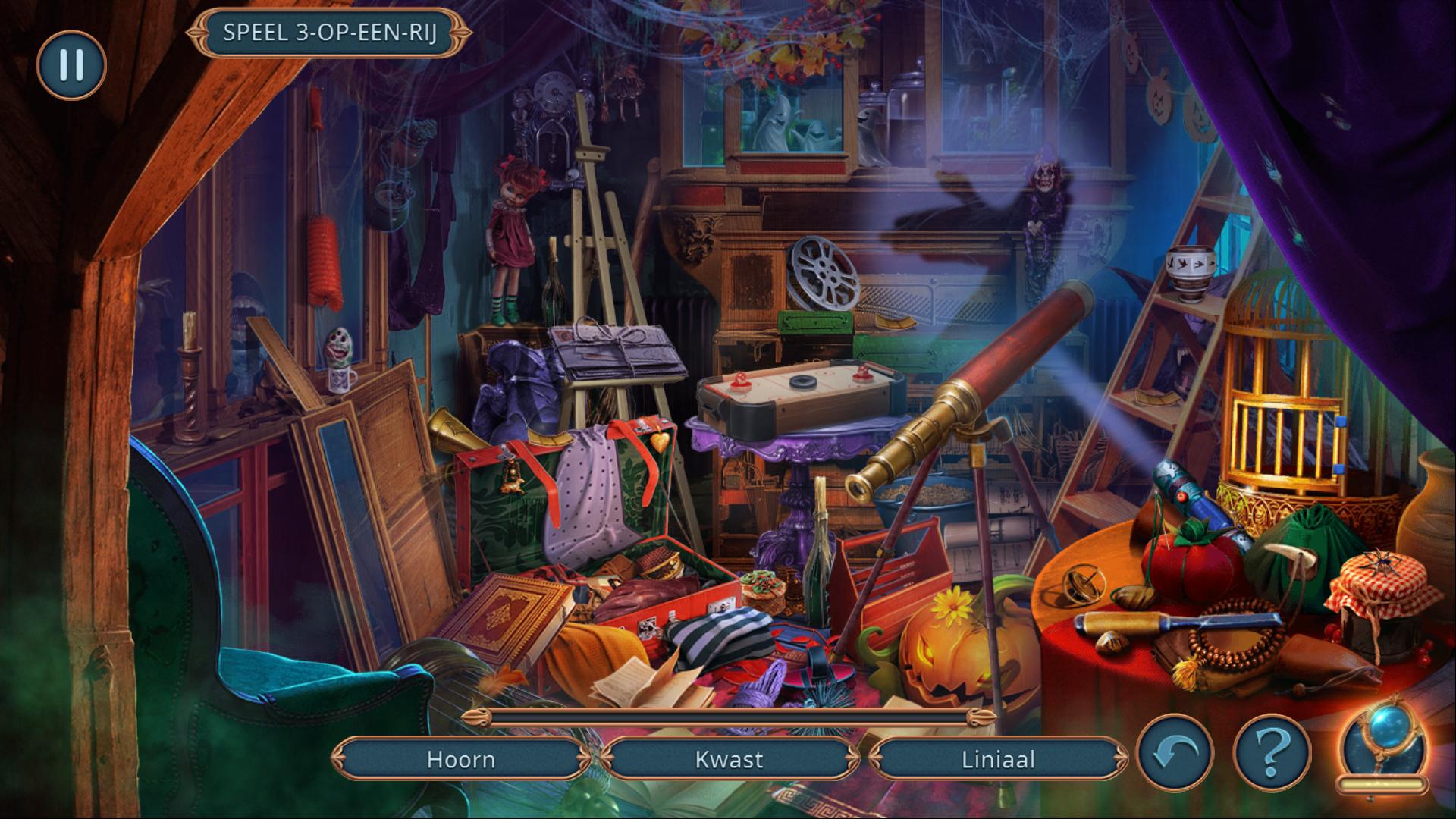1456x819 pixels.
Task: Switch to the Speel 3-op-een-rij mode
Action: tap(329, 33)
